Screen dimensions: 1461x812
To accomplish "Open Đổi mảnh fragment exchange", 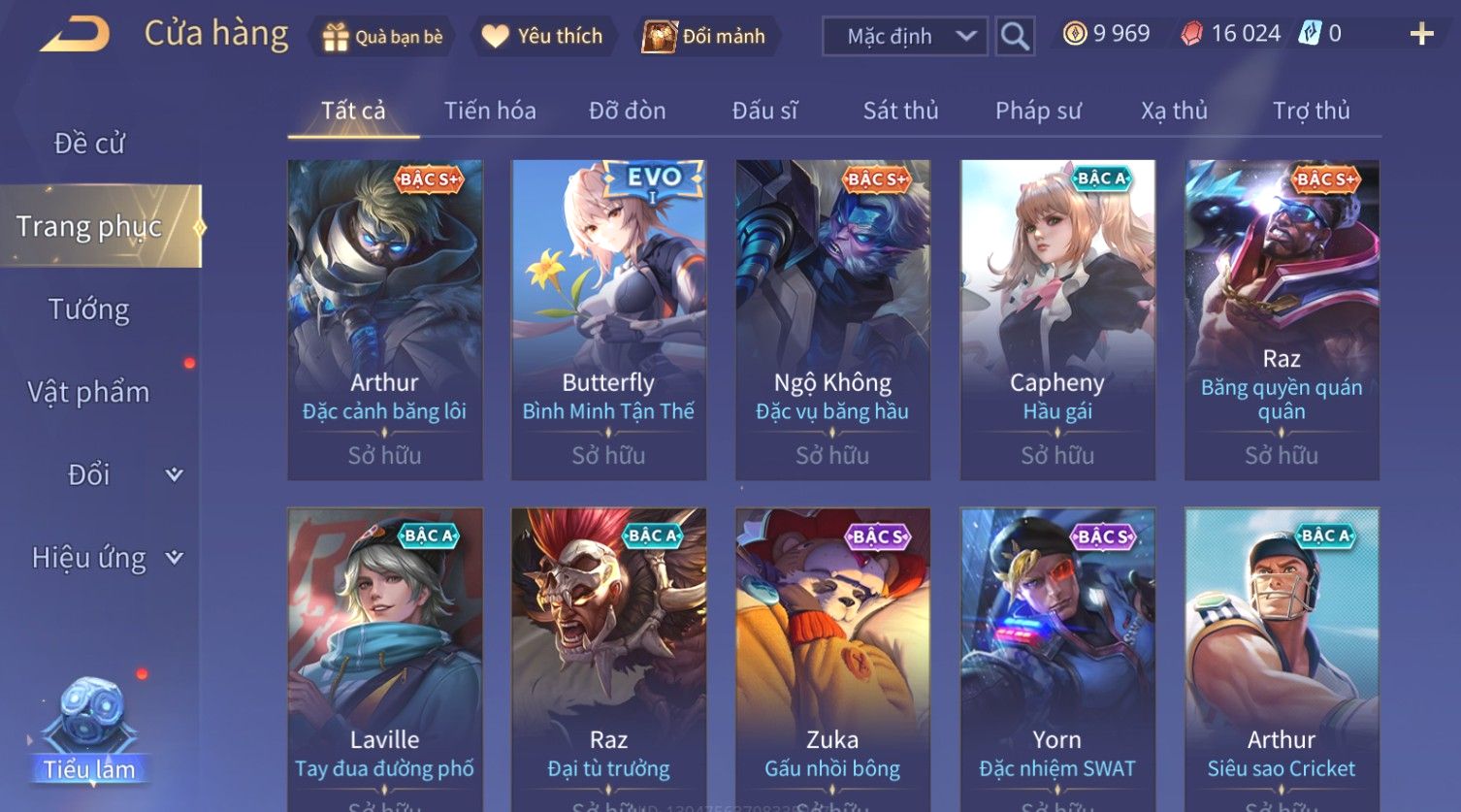I will pyautogui.click(x=705, y=37).
